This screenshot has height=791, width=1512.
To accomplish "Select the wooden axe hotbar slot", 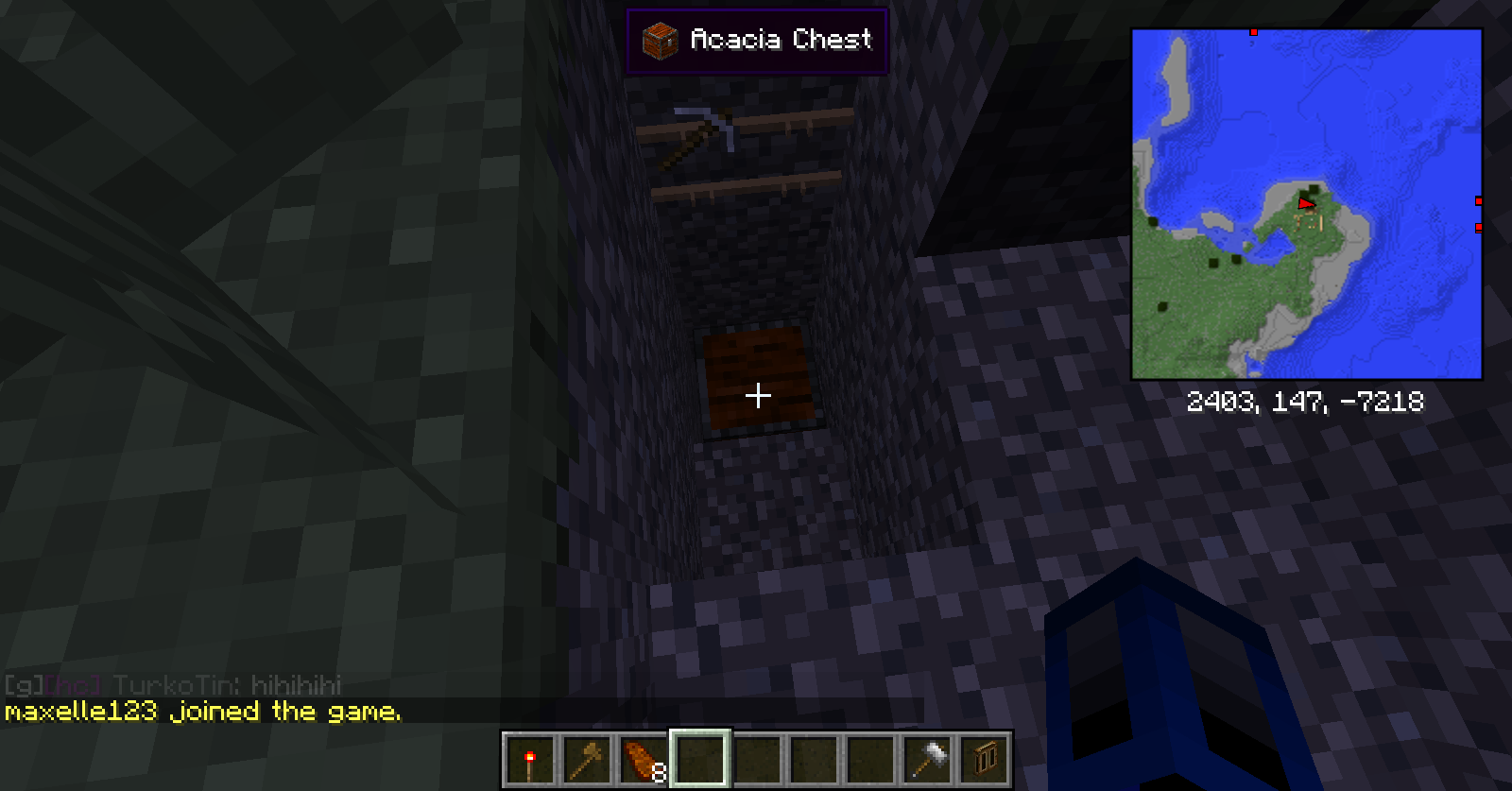I will (x=586, y=759).
